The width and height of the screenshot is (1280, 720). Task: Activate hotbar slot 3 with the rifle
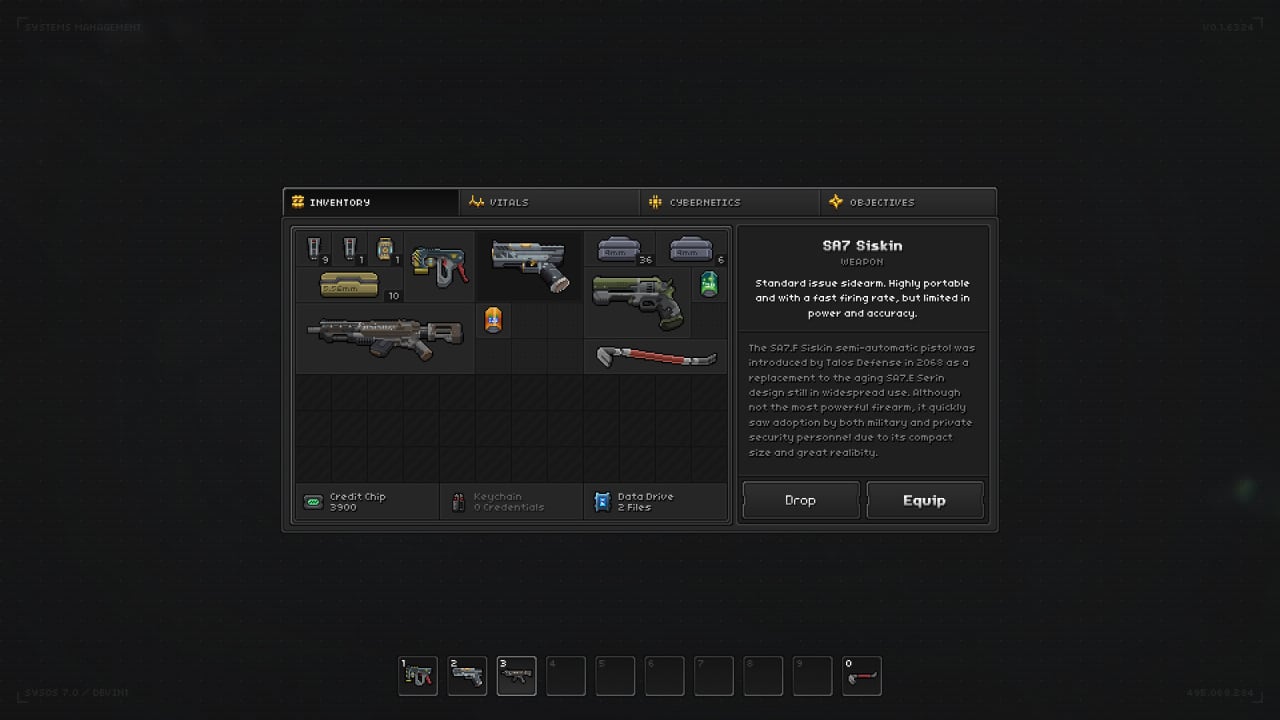516,676
